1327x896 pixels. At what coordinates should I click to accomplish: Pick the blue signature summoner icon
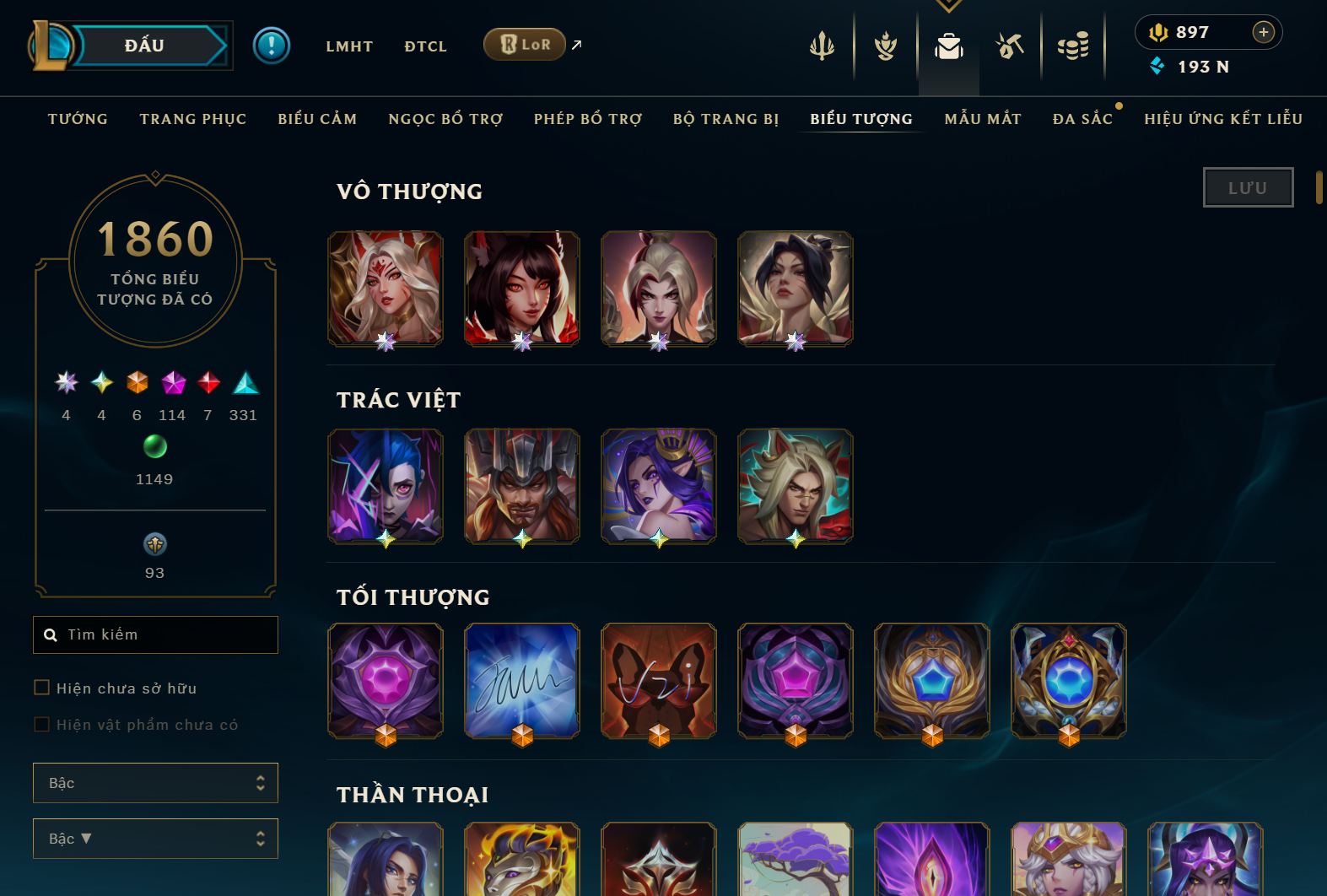coord(522,681)
